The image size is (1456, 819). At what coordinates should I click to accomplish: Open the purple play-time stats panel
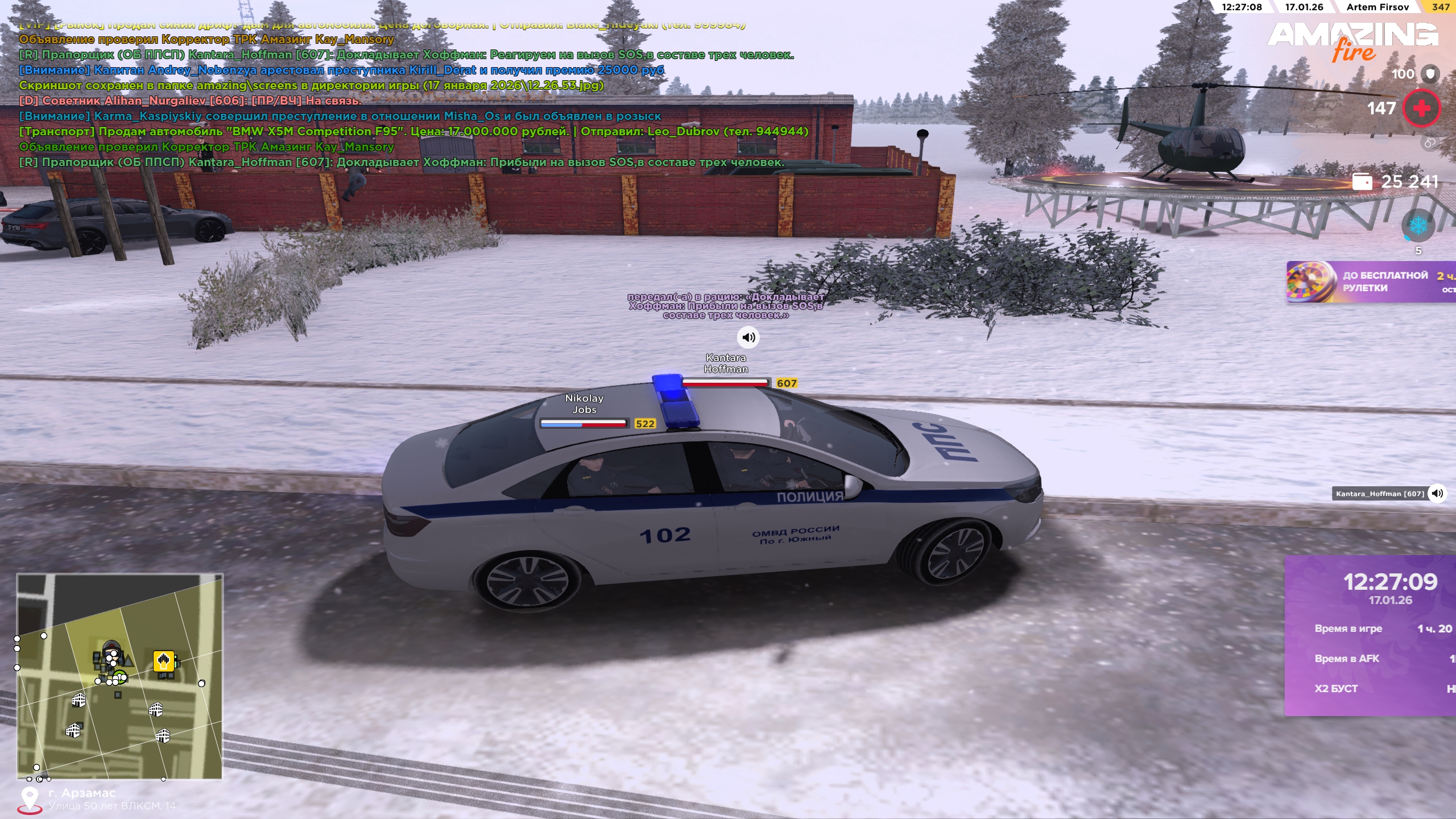point(1371,635)
